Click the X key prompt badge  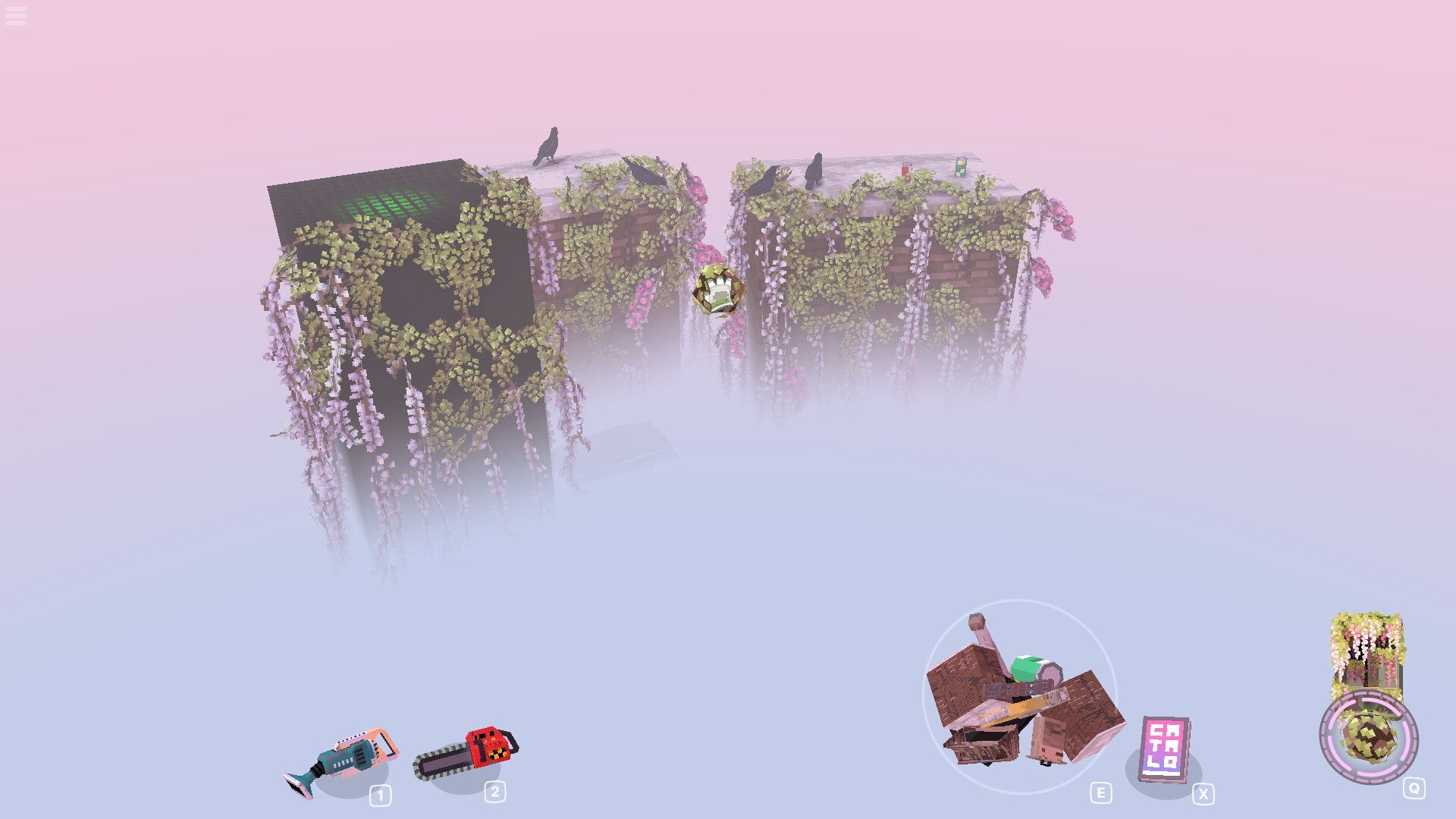point(1204,794)
